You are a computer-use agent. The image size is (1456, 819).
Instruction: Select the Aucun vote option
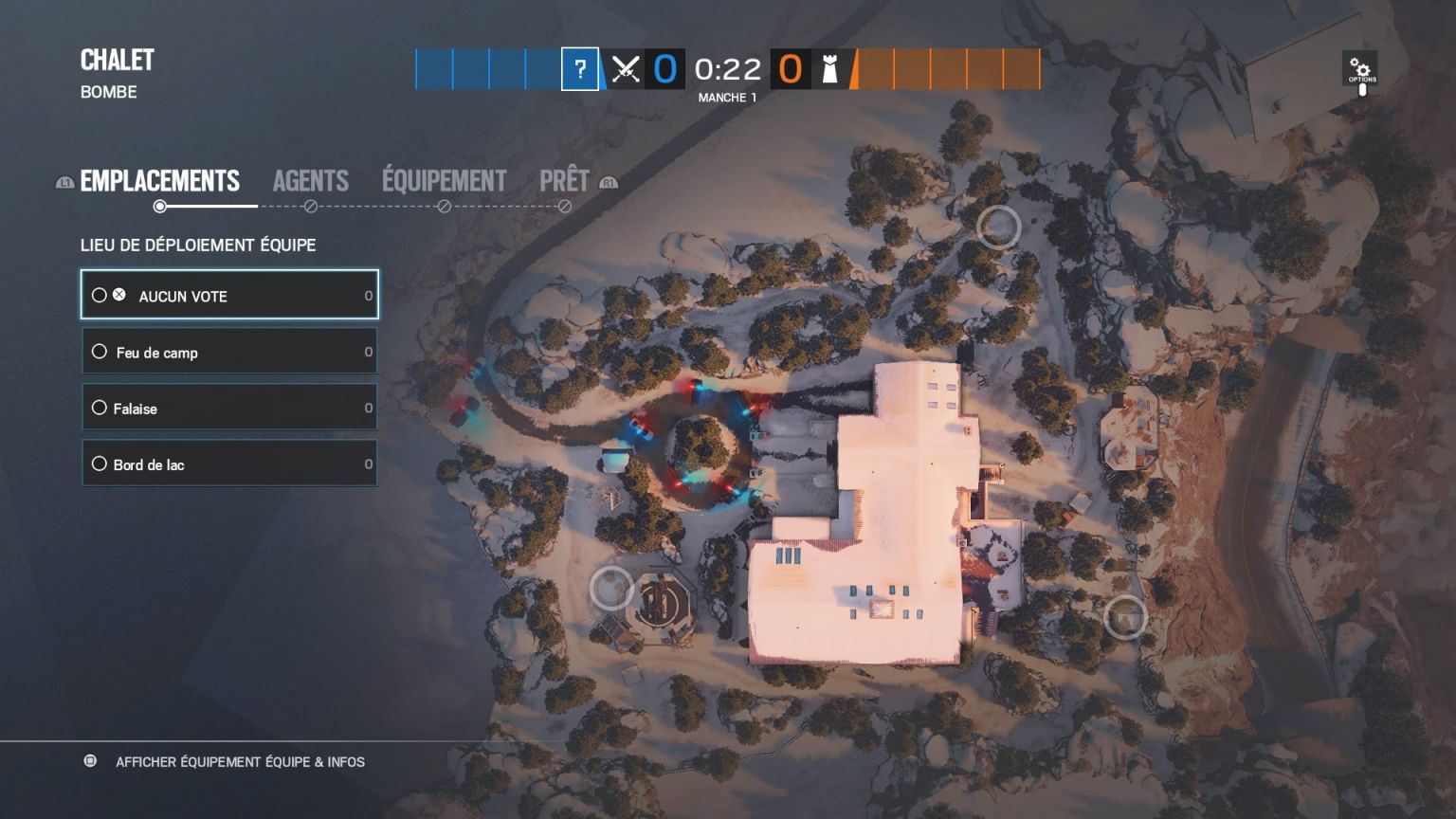229,295
